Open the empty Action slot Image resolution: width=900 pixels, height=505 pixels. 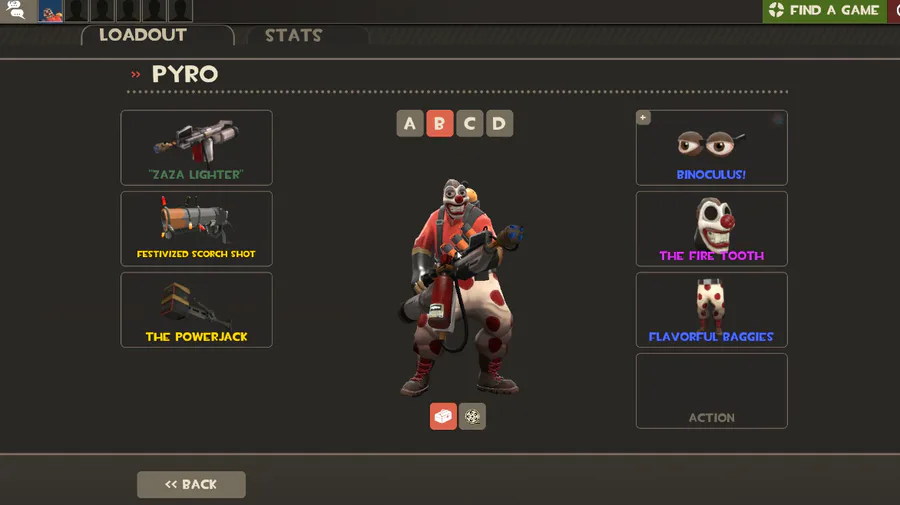(x=711, y=390)
